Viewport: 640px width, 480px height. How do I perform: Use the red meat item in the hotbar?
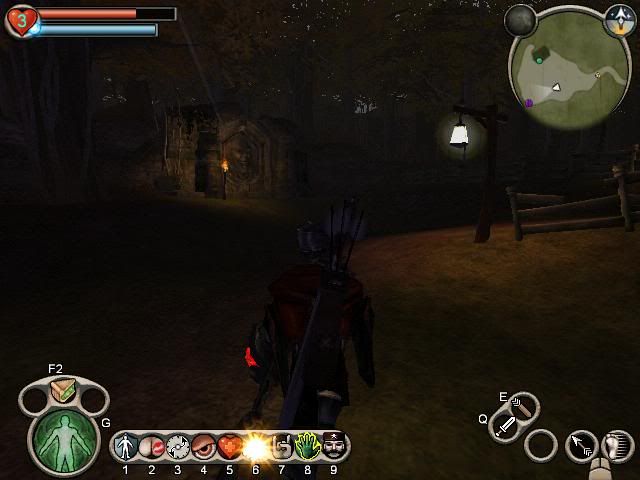click(152, 445)
